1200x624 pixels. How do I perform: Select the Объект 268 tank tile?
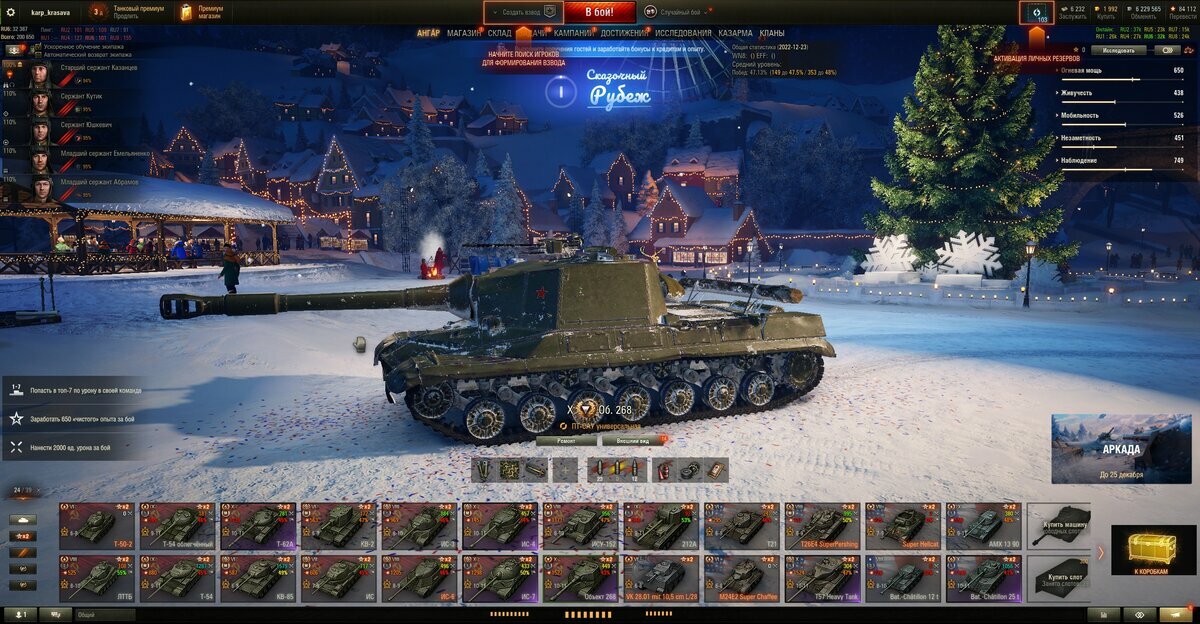(581, 578)
